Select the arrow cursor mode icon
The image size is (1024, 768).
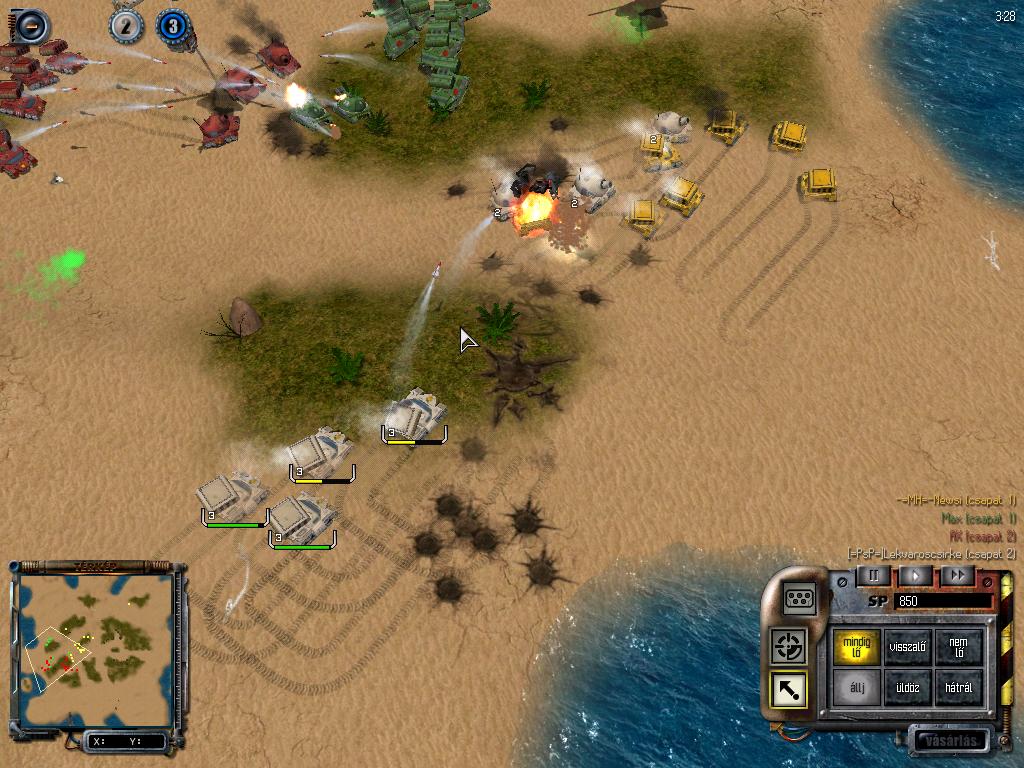pyautogui.click(x=790, y=688)
